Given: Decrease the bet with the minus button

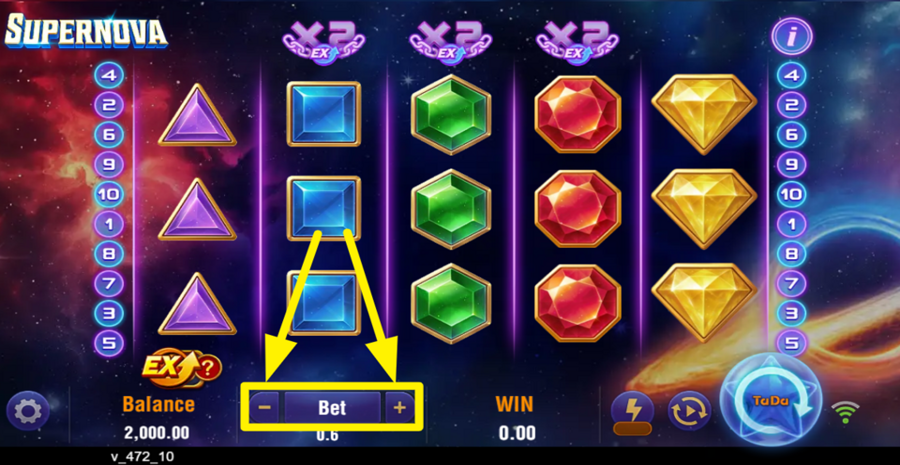Looking at the screenshot, I should pos(265,408).
